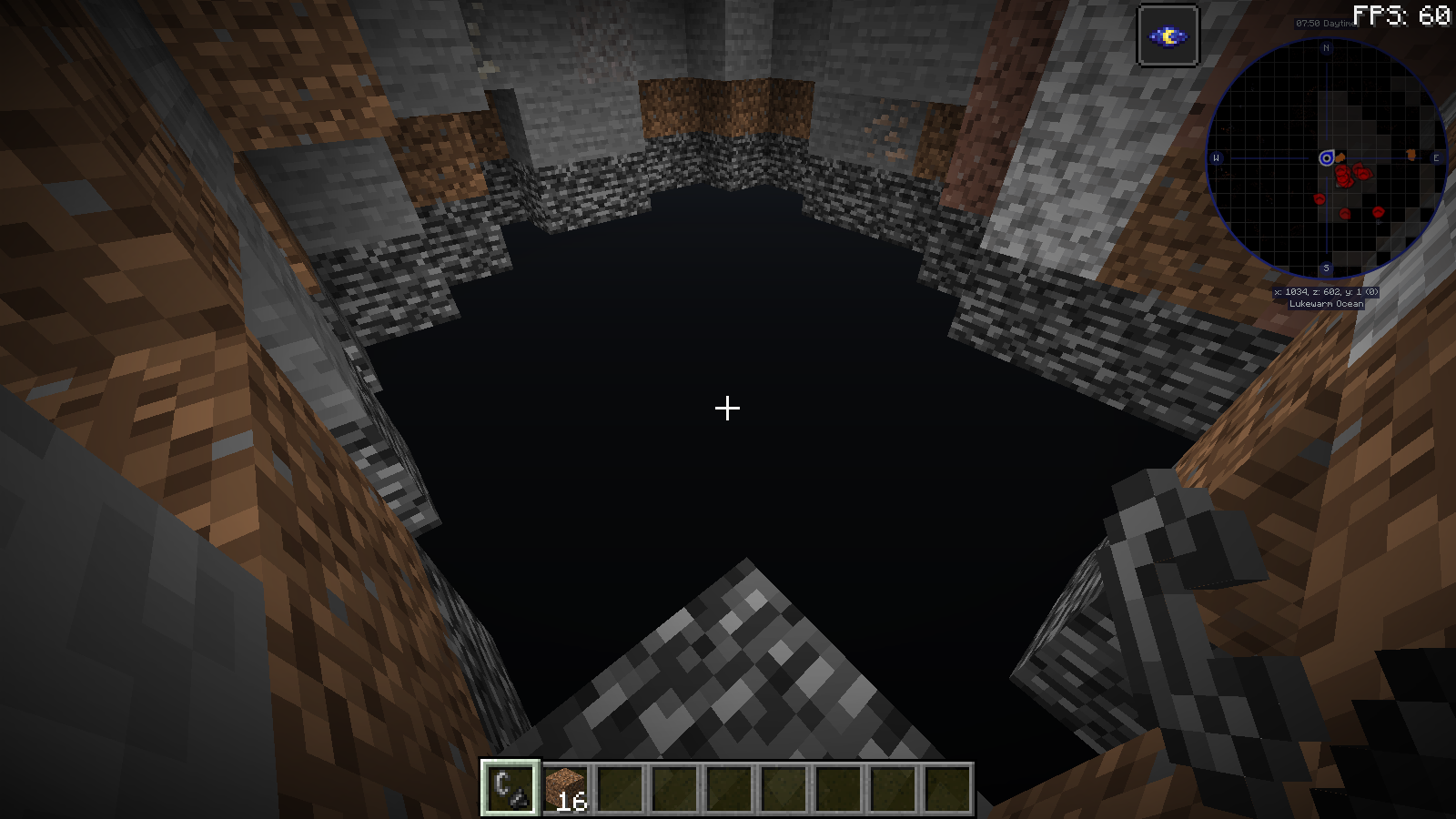Select the dirt block stack of 16
This screenshot has height=819, width=1456.
tap(563, 786)
